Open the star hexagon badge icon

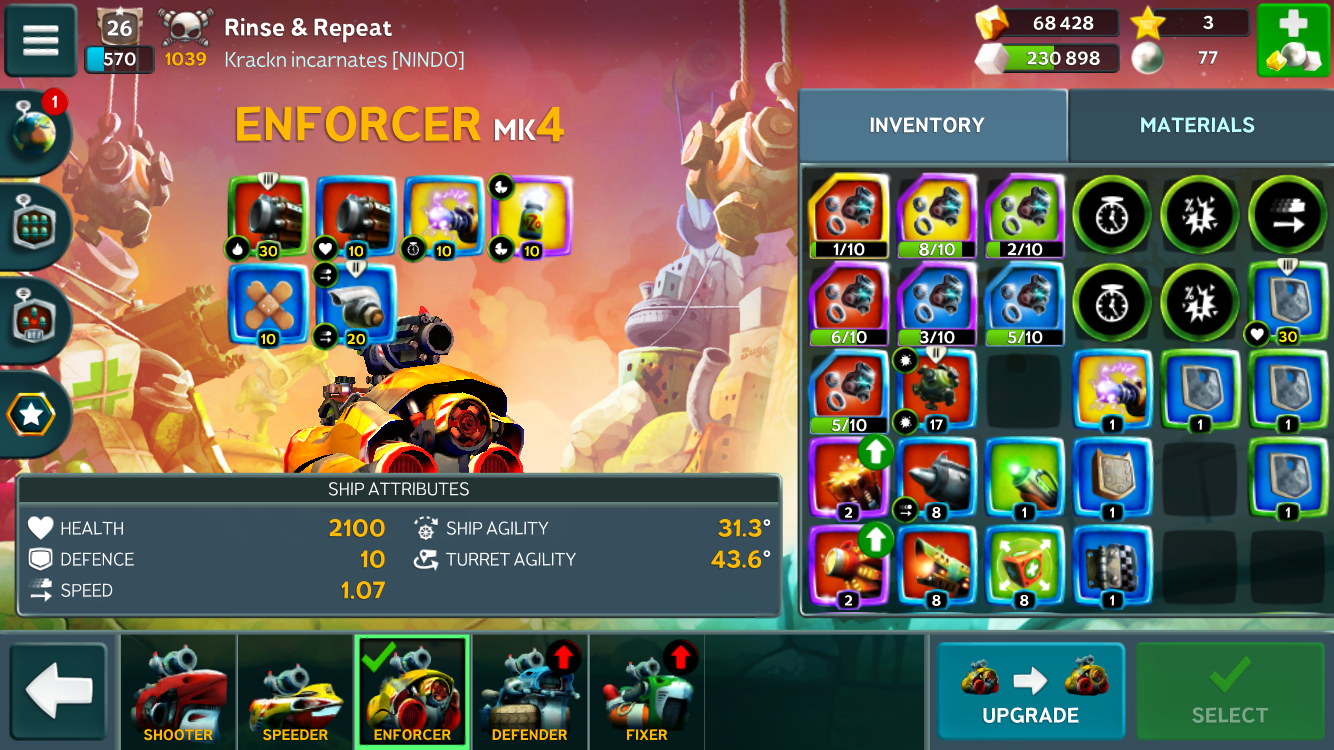pos(34,415)
